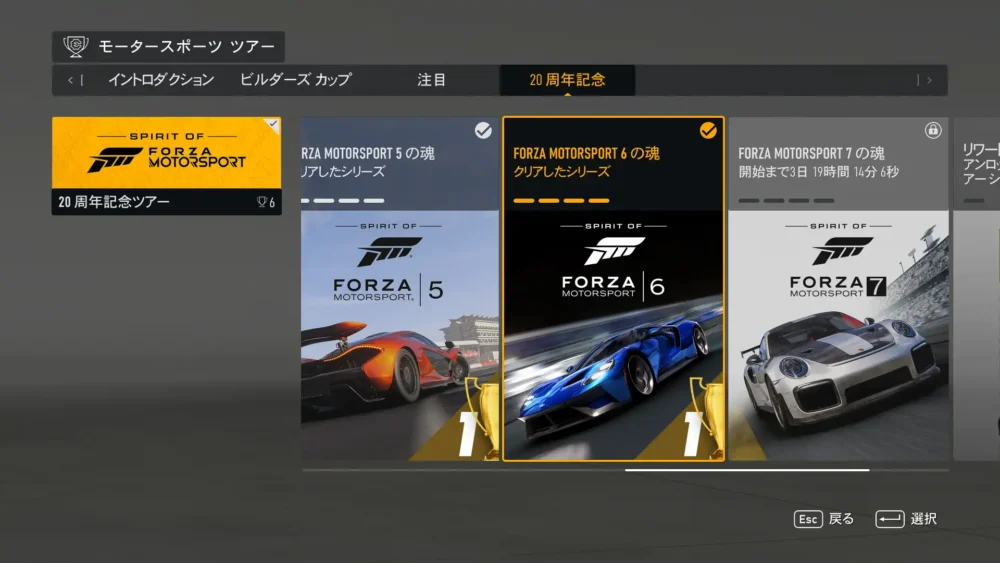This screenshot has width=1000, height=563.
Task: Click the モータースポーツ ツアー header
Action: [x=169, y=47]
